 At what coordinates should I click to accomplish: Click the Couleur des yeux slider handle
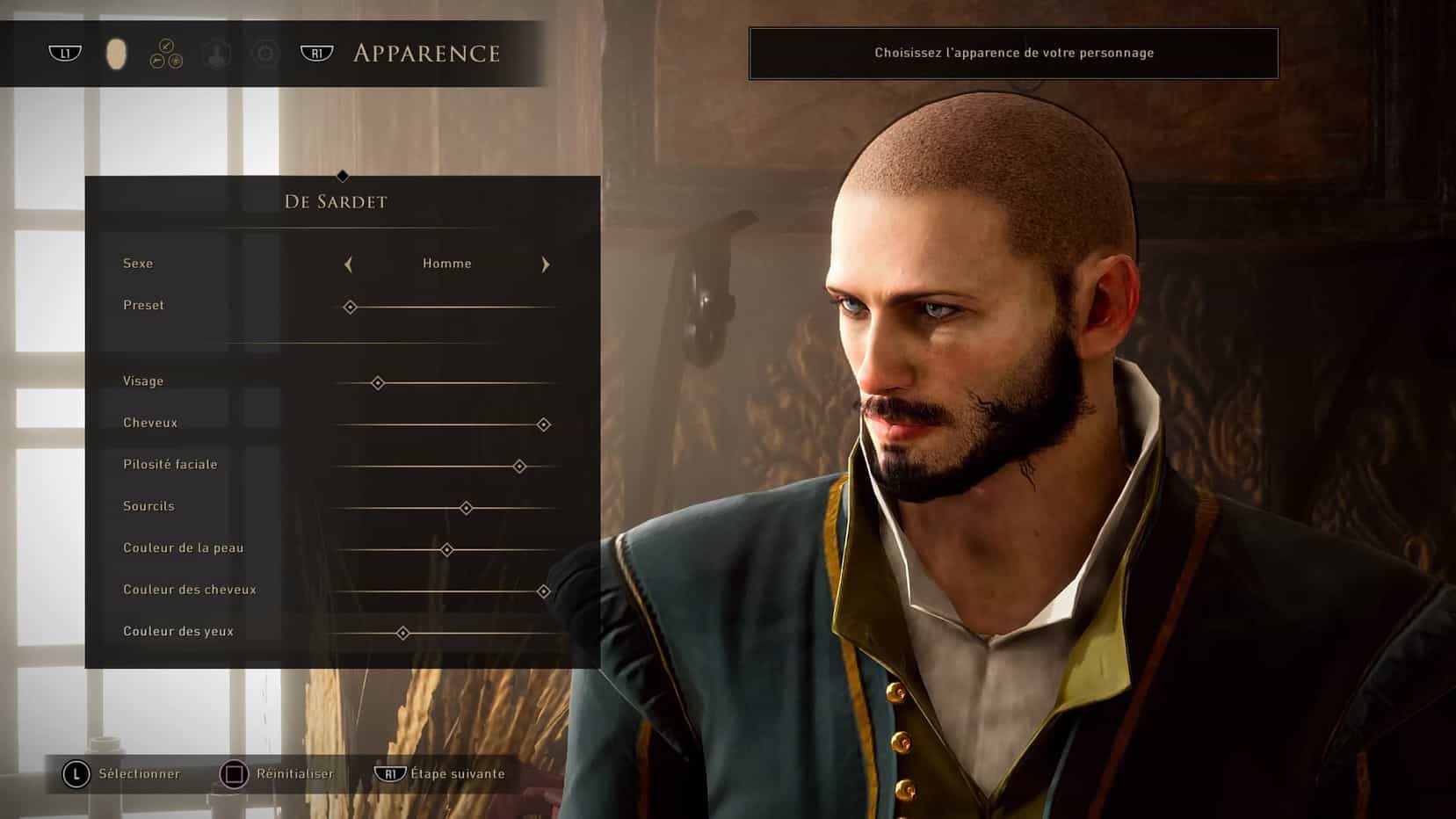tap(402, 633)
